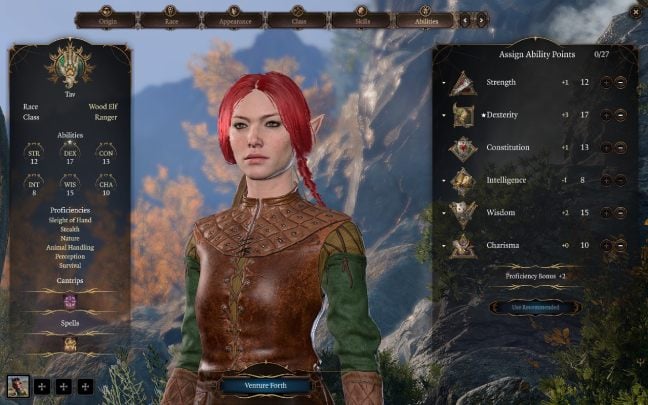Viewport: 648px width, 405px height.
Task: Select the Abilities tab
Action: click(x=425, y=19)
